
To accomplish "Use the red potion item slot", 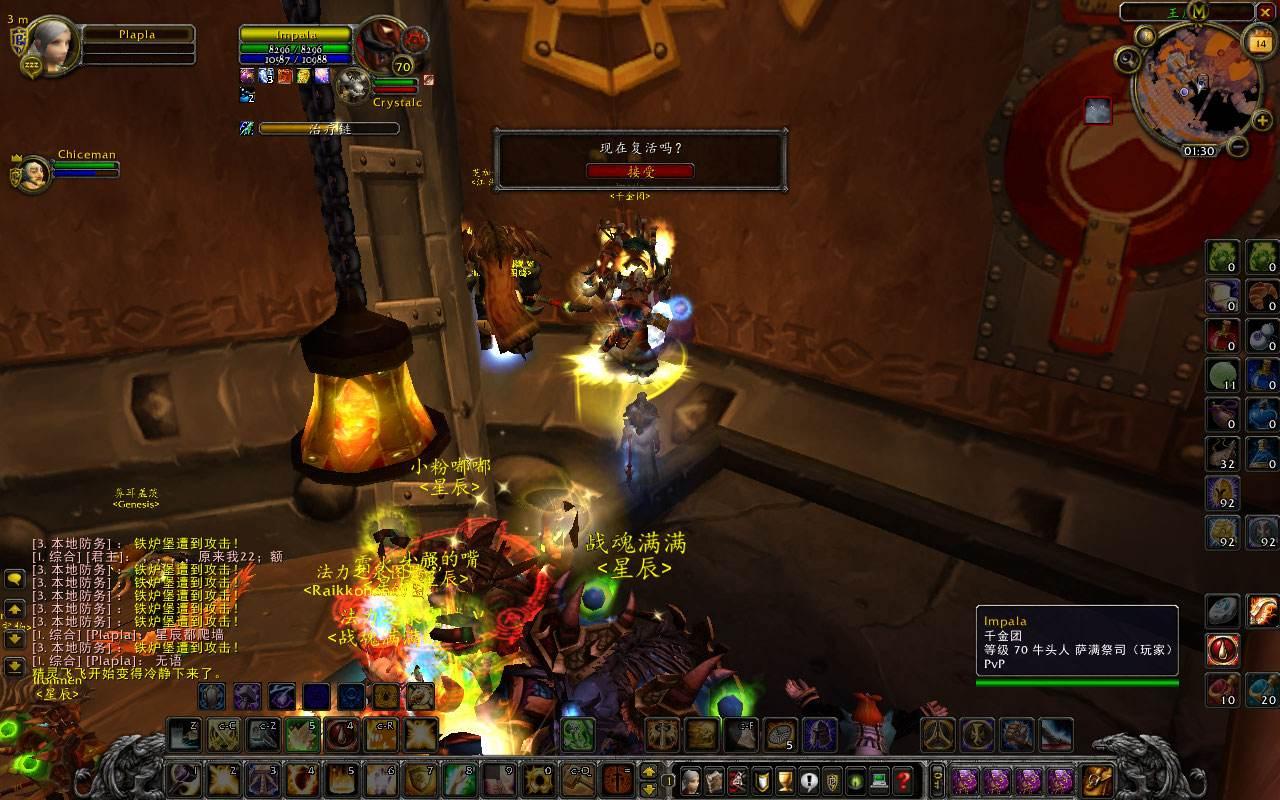I will [x=1222, y=335].
